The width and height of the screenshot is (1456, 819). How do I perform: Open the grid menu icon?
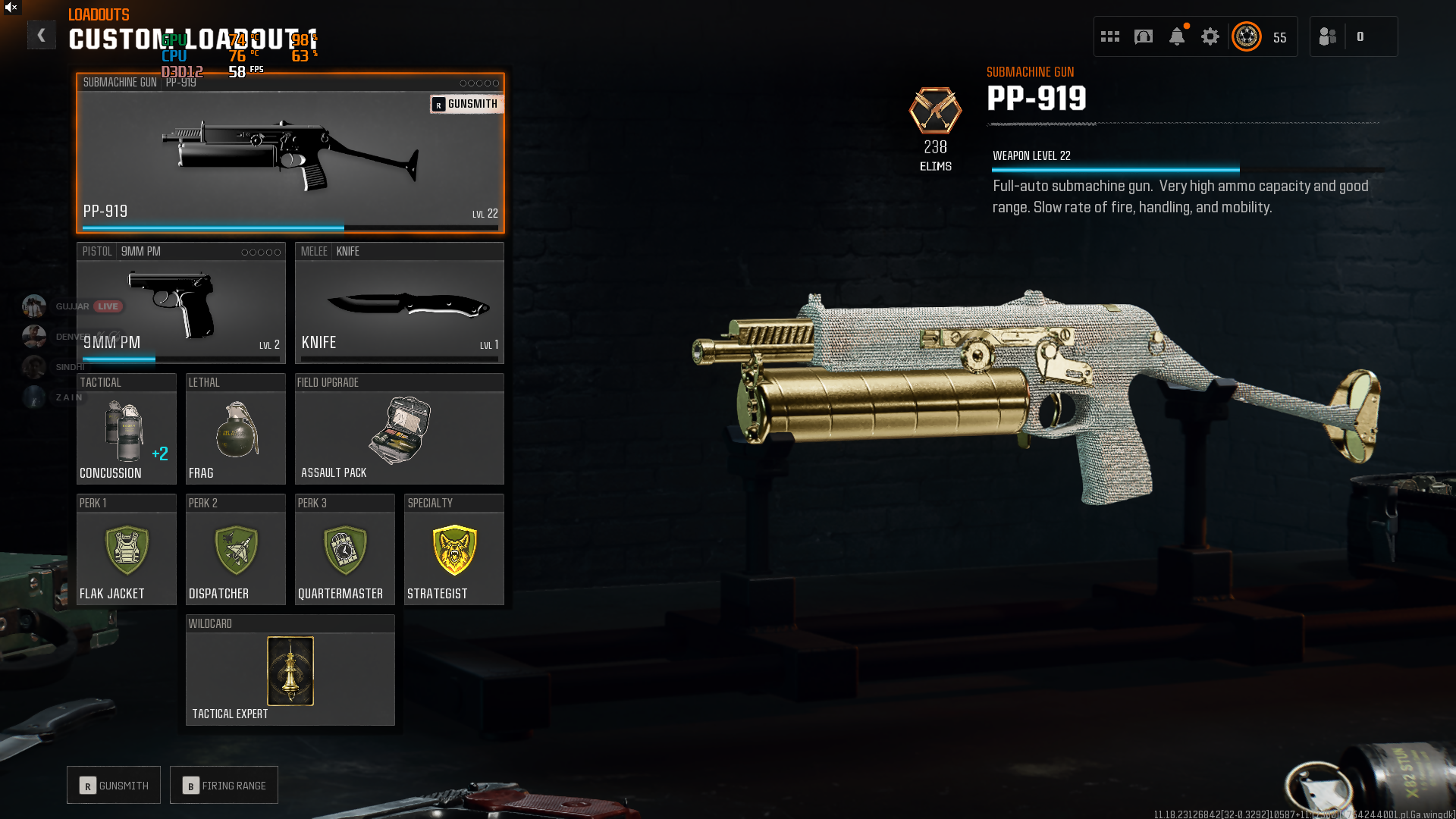[x=1110, y=36]
